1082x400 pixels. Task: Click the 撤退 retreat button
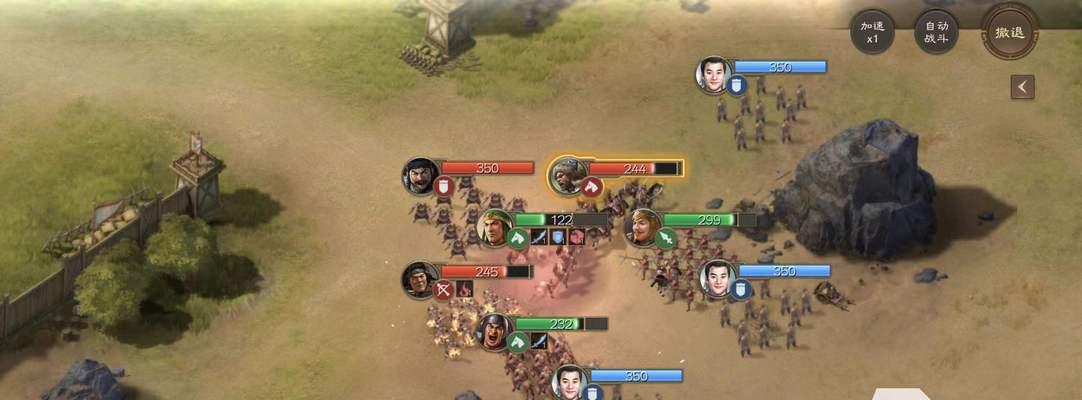pyautogui.click(x=1009, y=32)
